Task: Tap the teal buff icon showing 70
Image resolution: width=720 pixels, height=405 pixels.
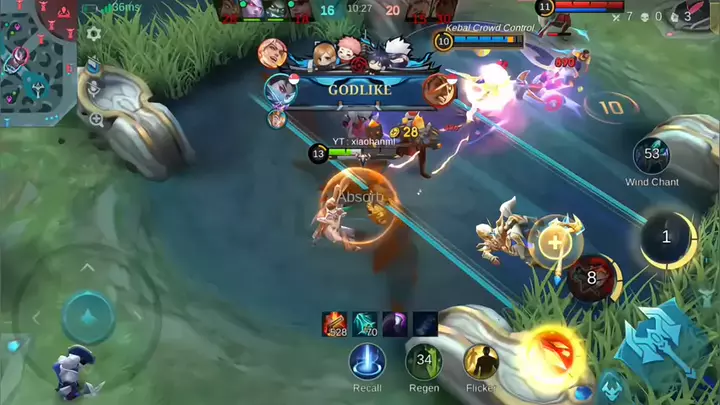Action: pyautogui.click(x=365, y=323)
